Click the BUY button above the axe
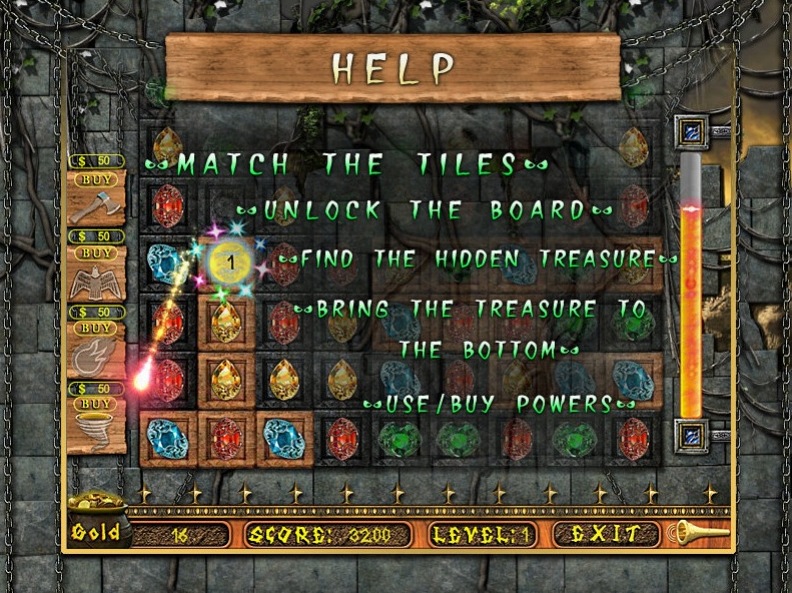Image resolution: width=792 pixels, height=593 pixels. [97, 180]
